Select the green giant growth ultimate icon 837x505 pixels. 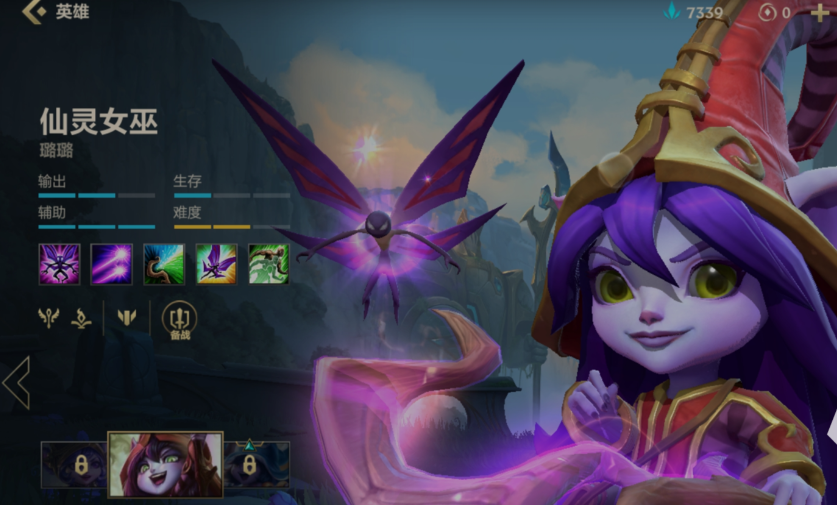point(268,264)
